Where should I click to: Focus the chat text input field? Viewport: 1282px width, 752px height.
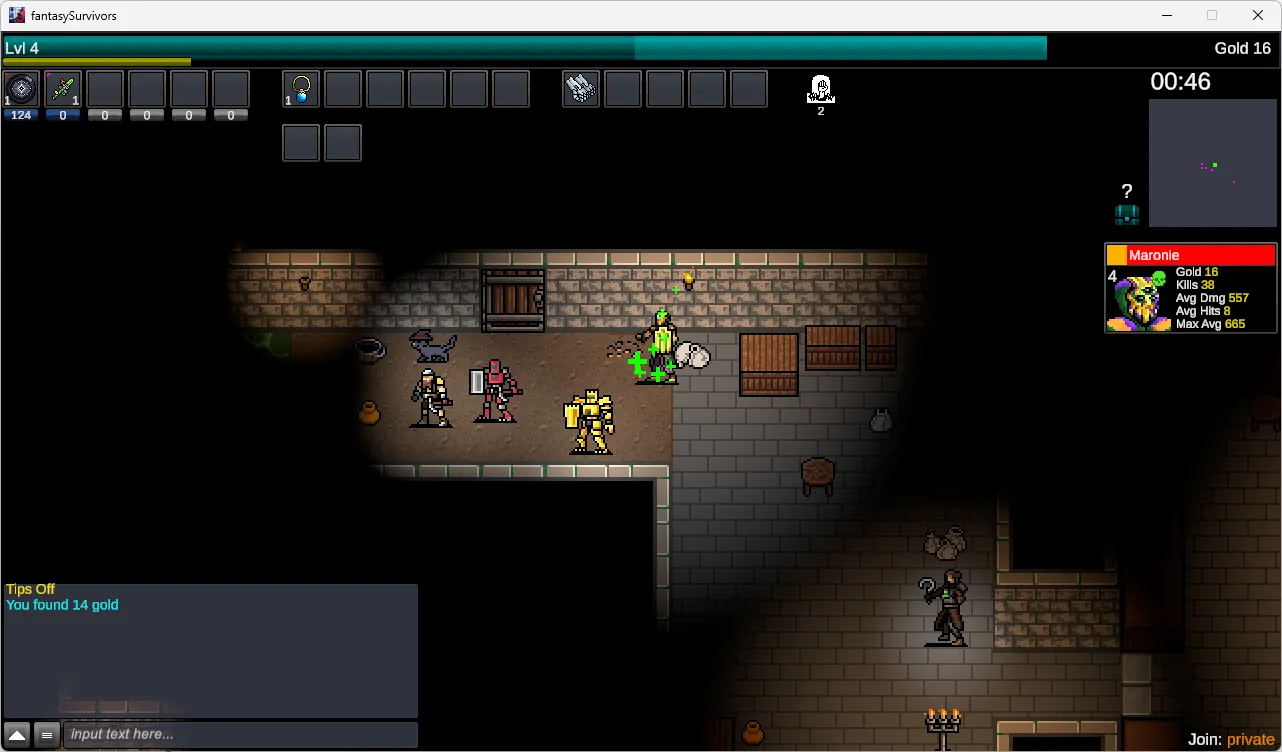(240, 735)
